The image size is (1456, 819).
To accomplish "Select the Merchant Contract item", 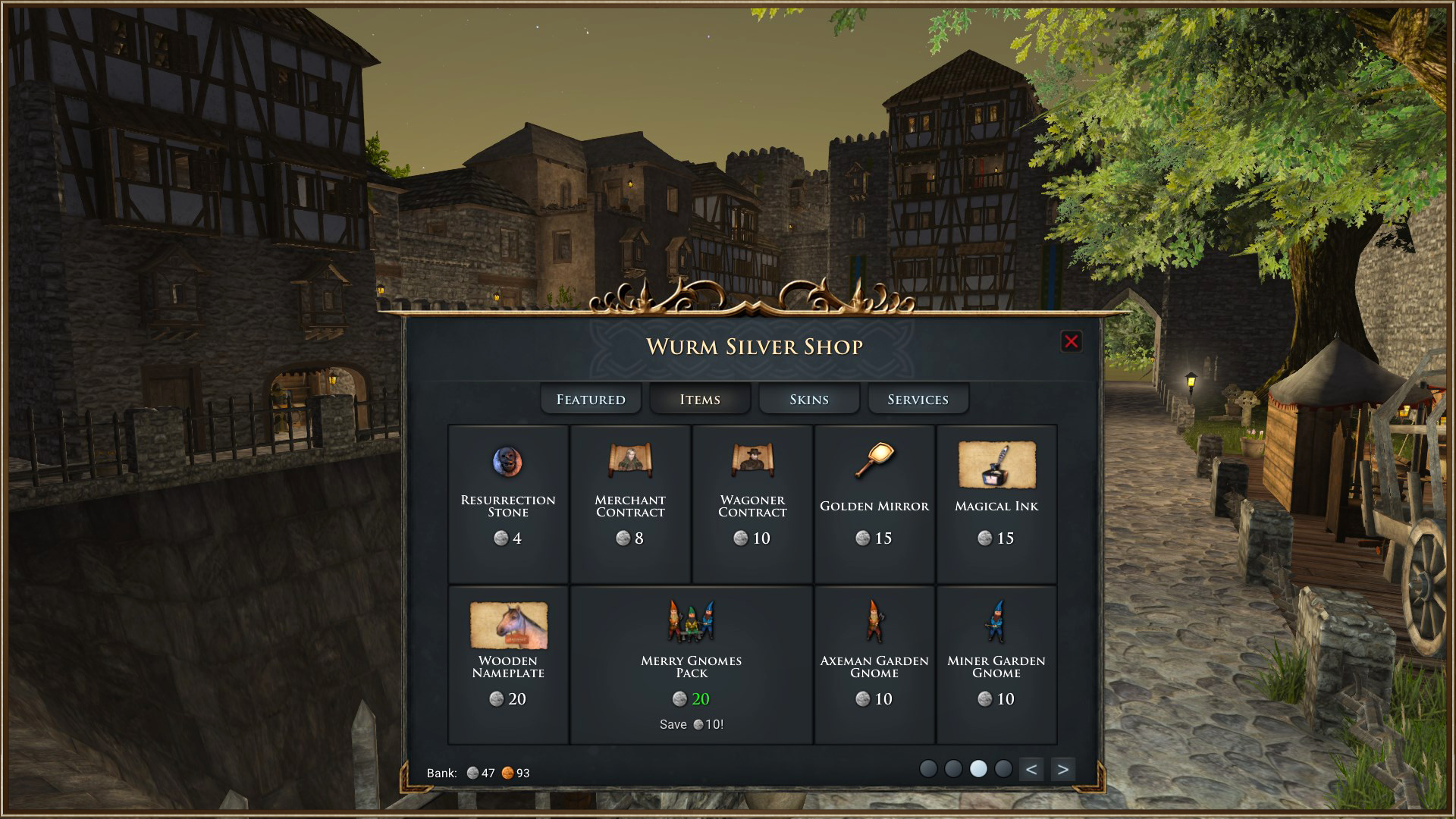I will coord(630,504).
